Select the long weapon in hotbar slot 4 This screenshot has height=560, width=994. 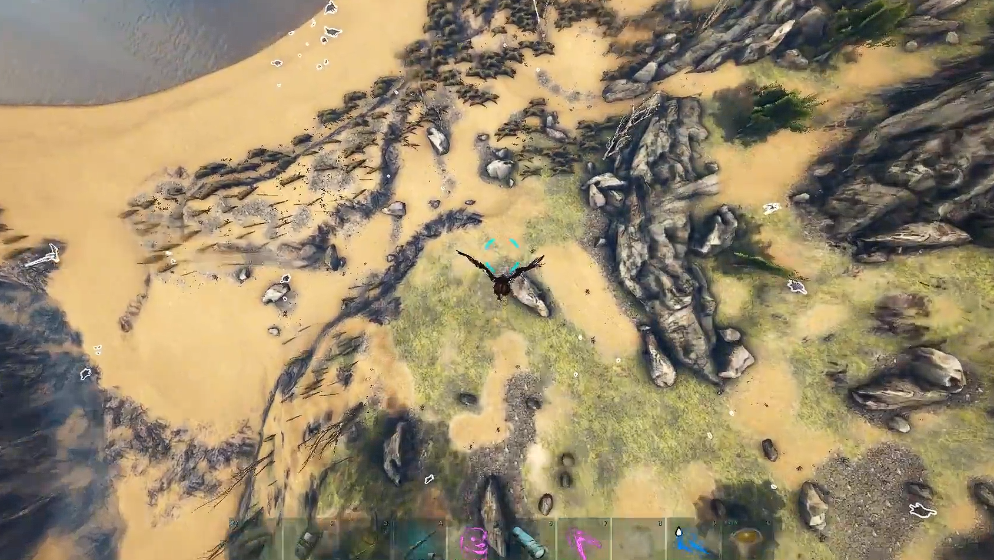[x=419, y=540]
